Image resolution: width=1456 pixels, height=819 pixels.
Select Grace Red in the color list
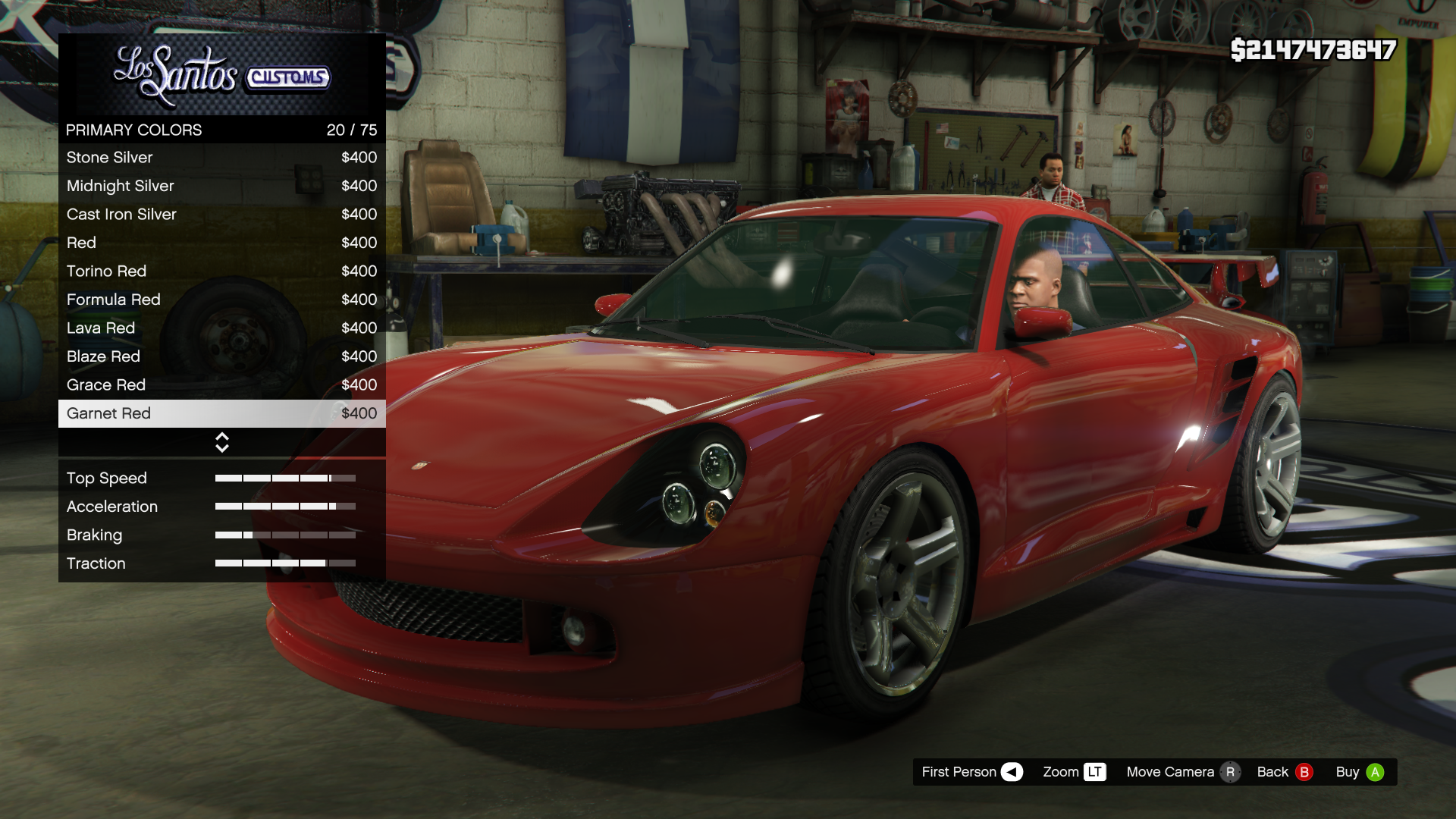[x=221, y=385]
